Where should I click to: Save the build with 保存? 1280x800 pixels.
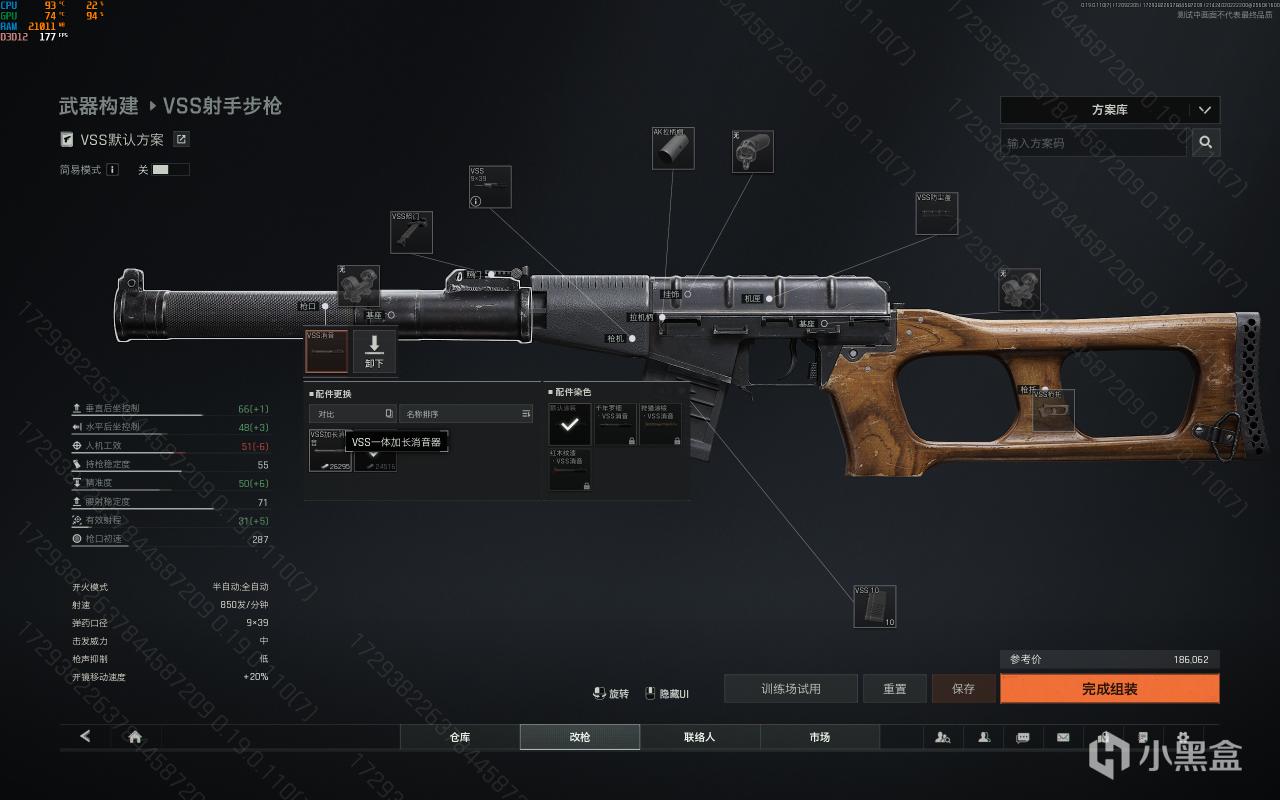[963, 689]
